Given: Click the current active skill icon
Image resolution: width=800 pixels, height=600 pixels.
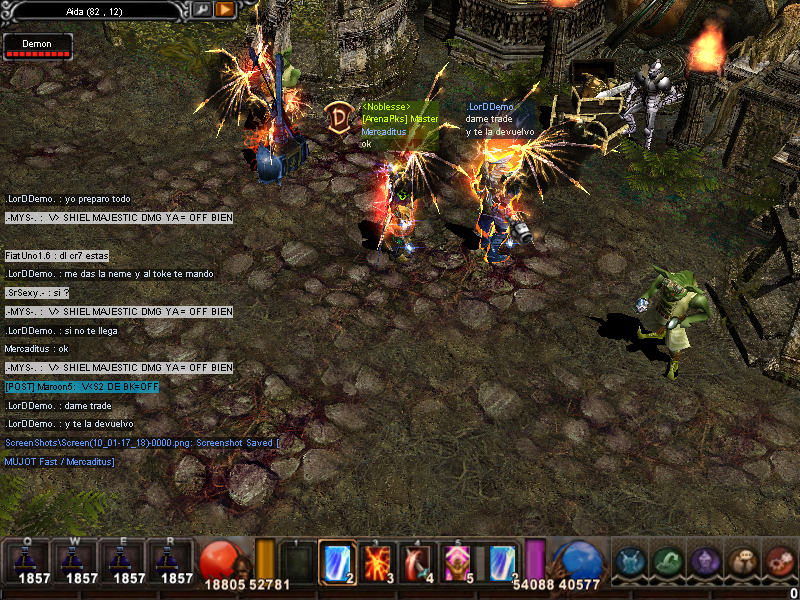Looking at the screenshot, I should point(503,562).
